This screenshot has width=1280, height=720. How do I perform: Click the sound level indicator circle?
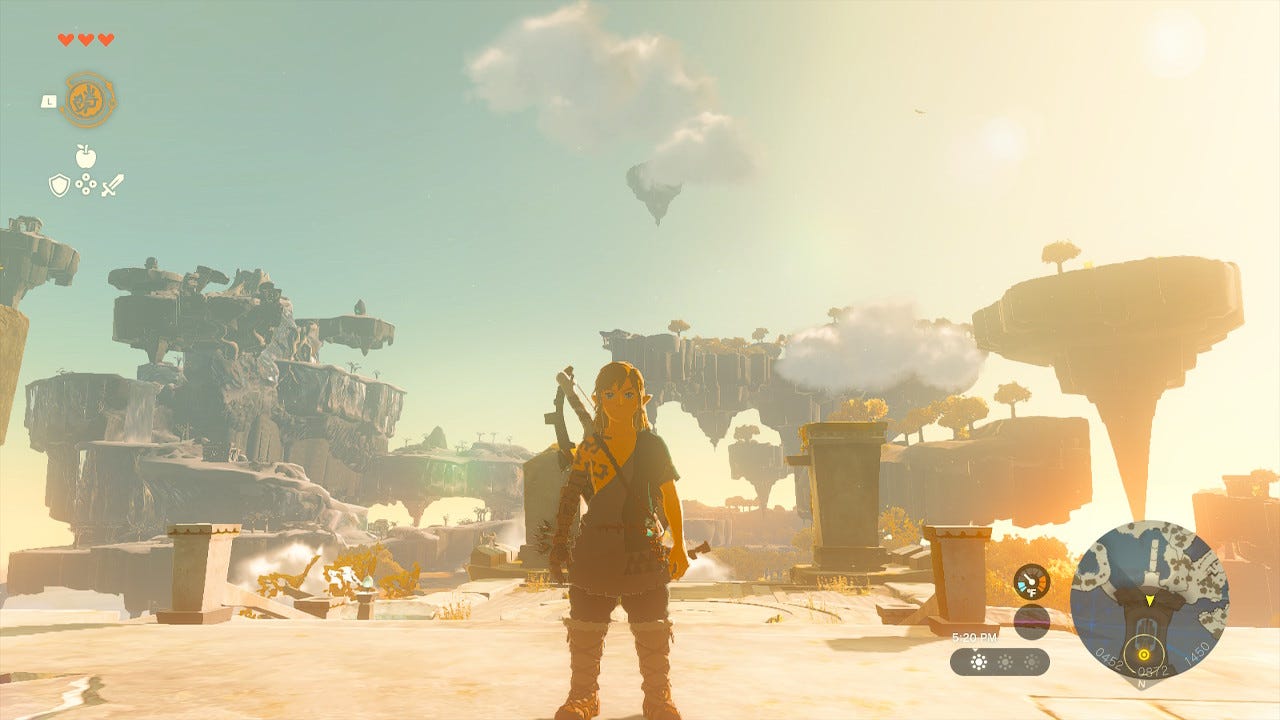tap(1031, 622)
